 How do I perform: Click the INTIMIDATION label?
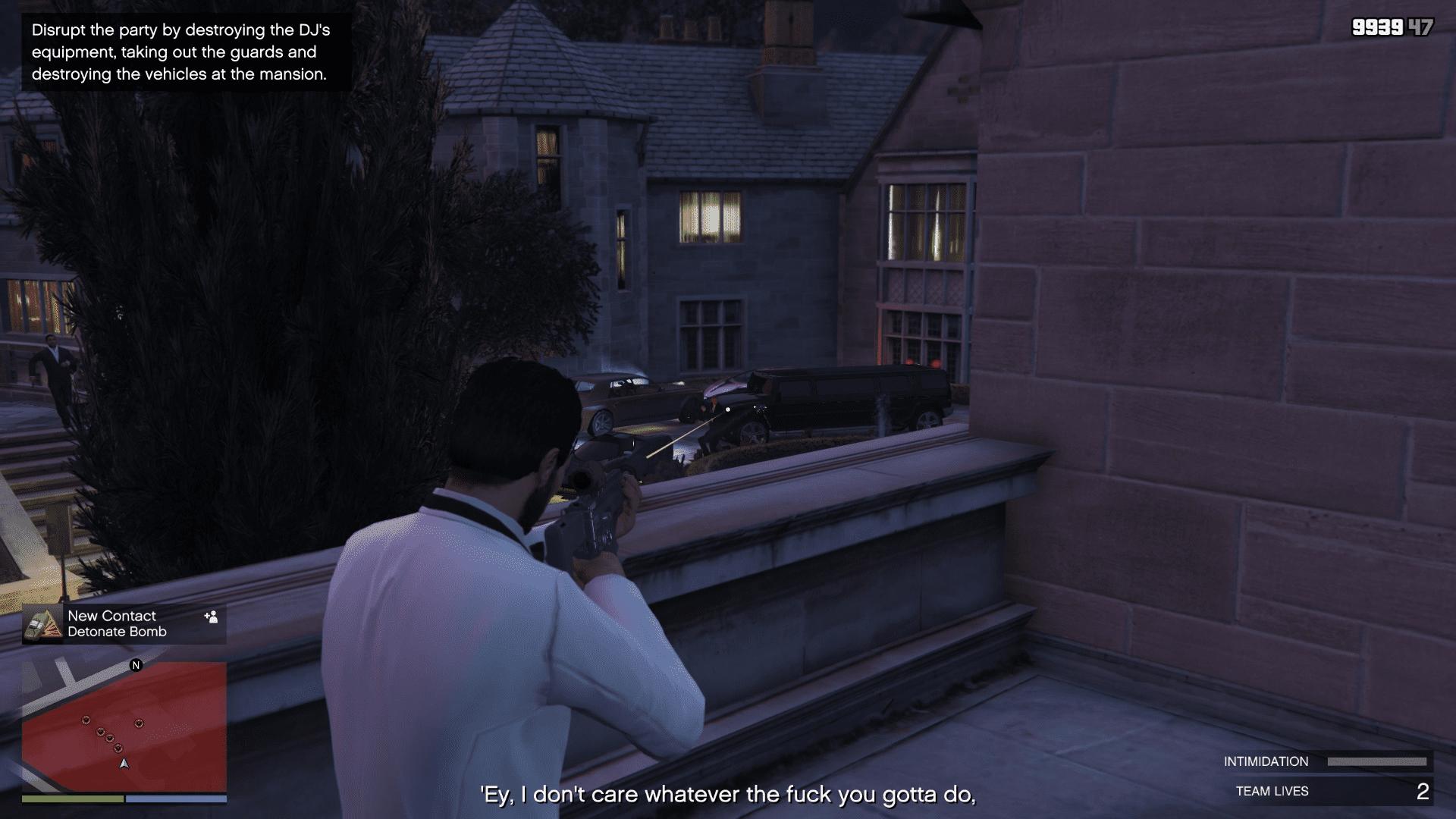click(x=1266, y=761)
